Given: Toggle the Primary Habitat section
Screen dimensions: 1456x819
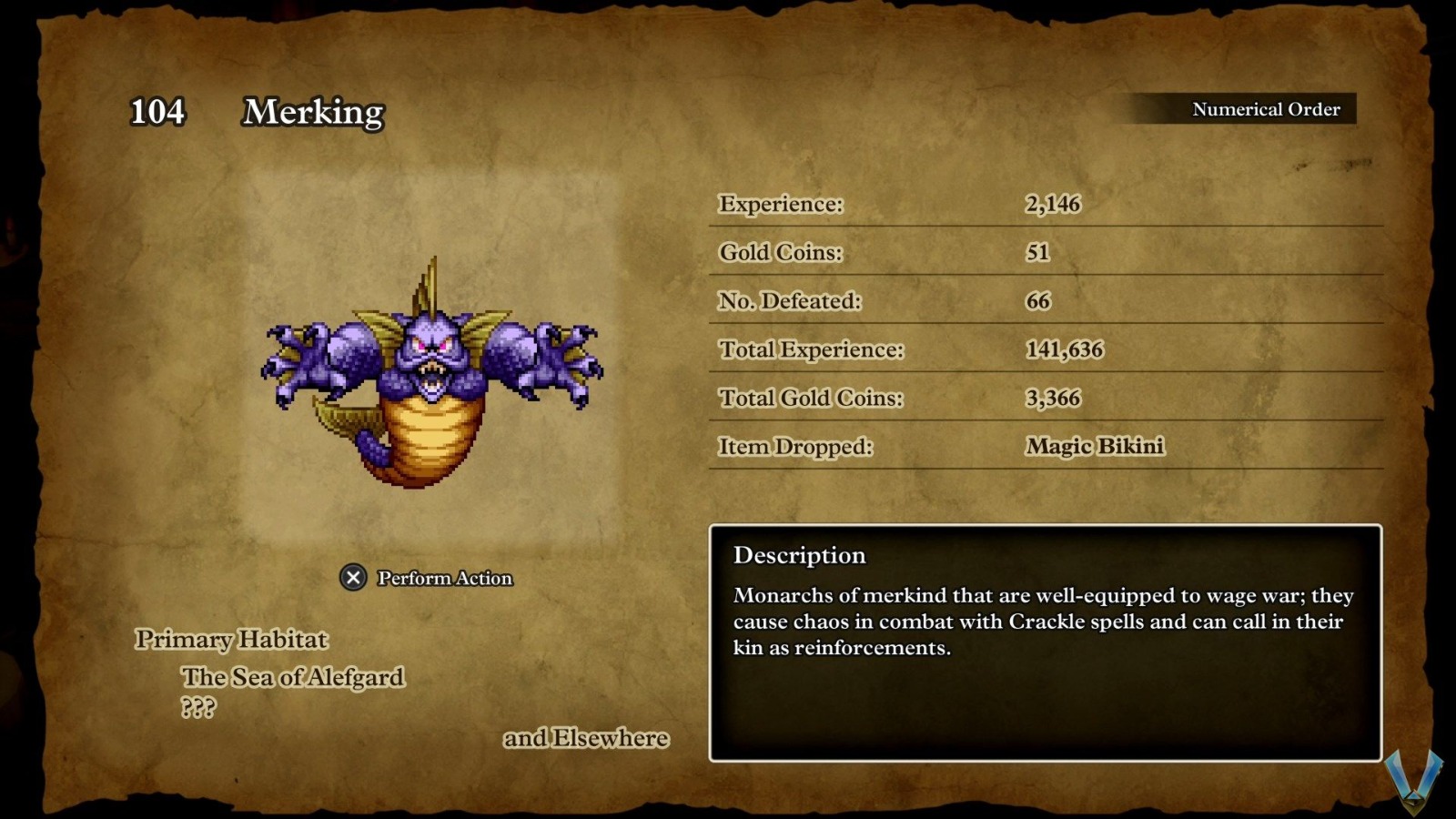Looking at the screenshot, I should 230,640.
